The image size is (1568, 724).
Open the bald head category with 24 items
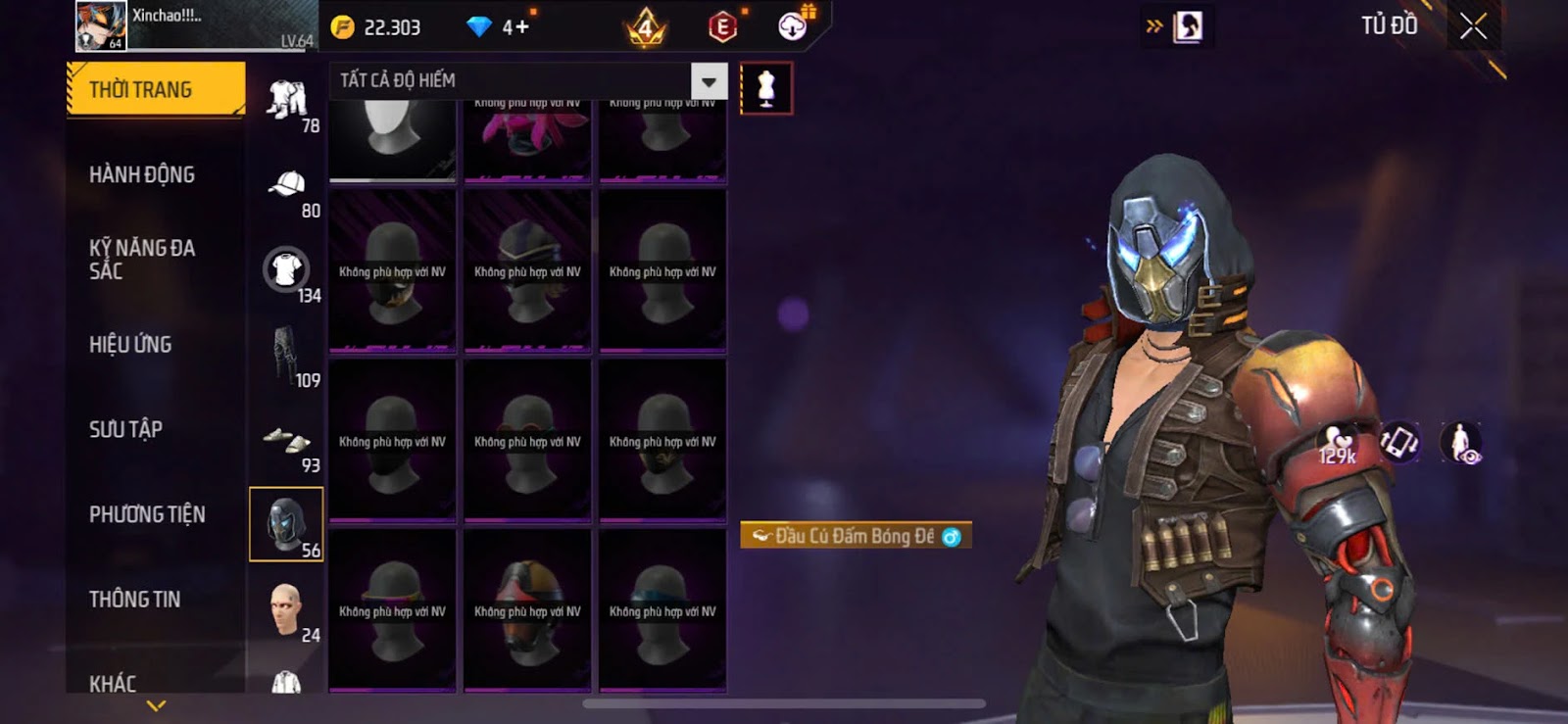[x=287, y=611]
